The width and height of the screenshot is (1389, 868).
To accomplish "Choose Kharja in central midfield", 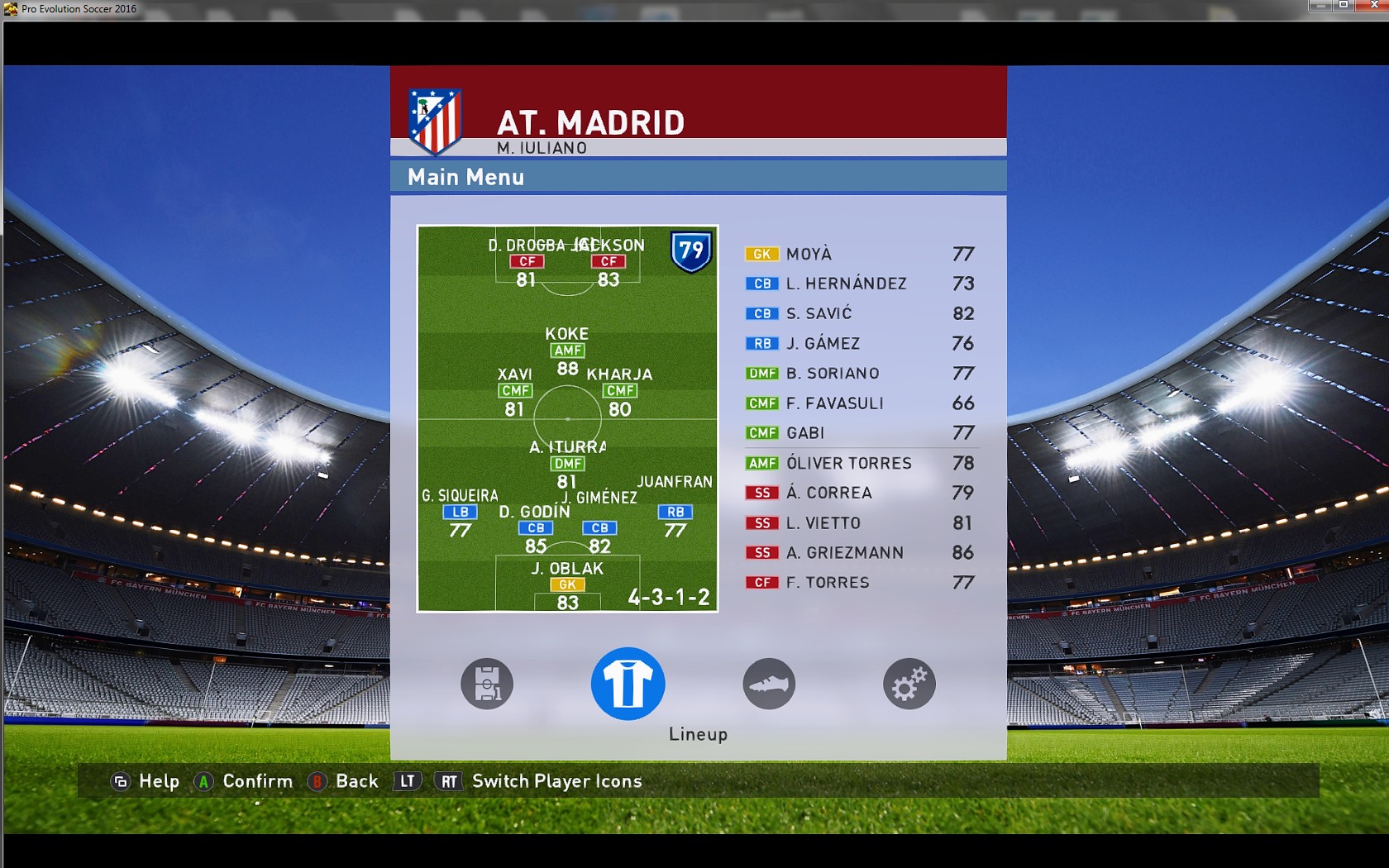I will [x=620, y=390].
